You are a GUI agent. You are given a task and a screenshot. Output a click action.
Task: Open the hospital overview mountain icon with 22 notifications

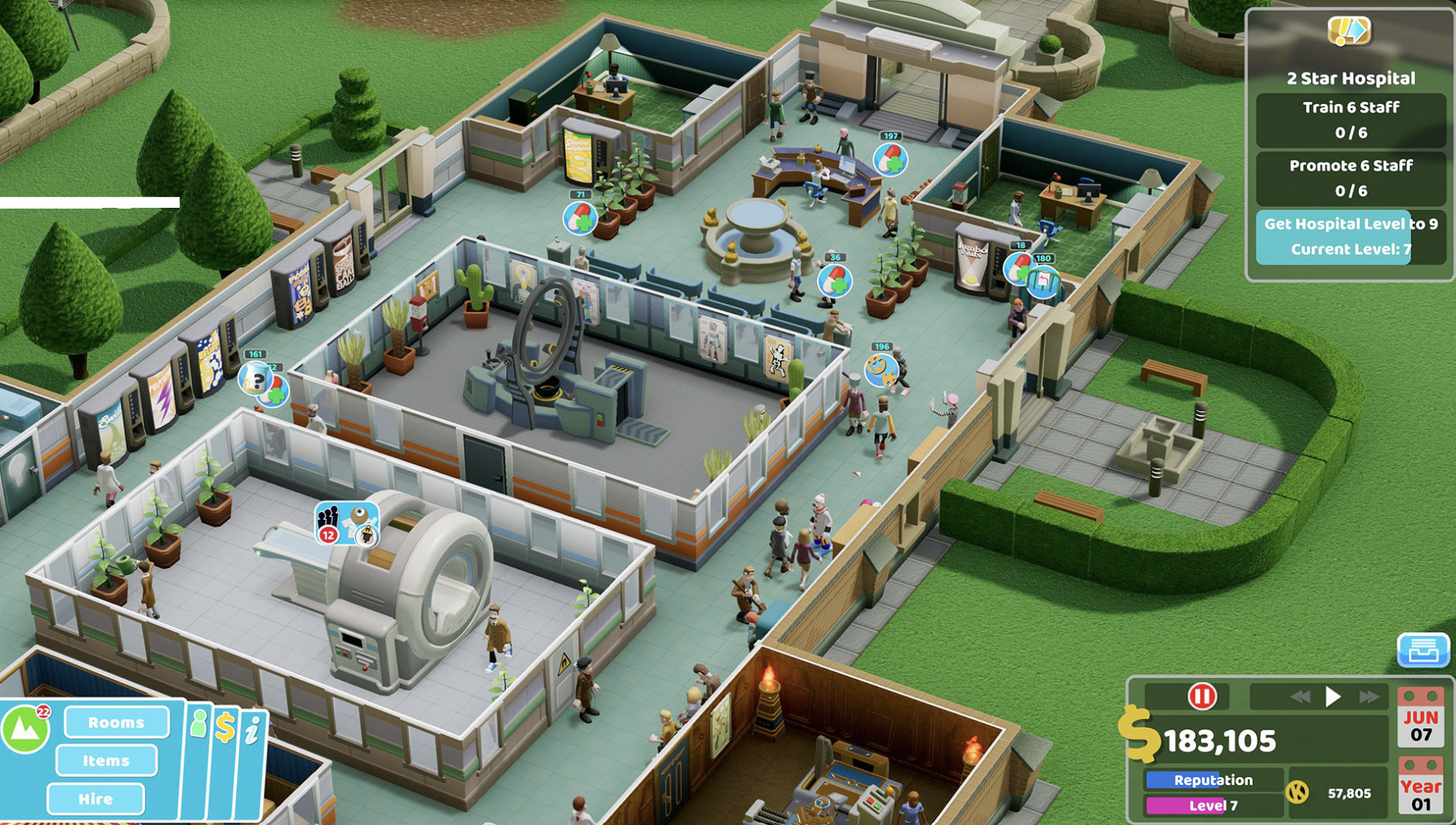[x=25, y=728]
